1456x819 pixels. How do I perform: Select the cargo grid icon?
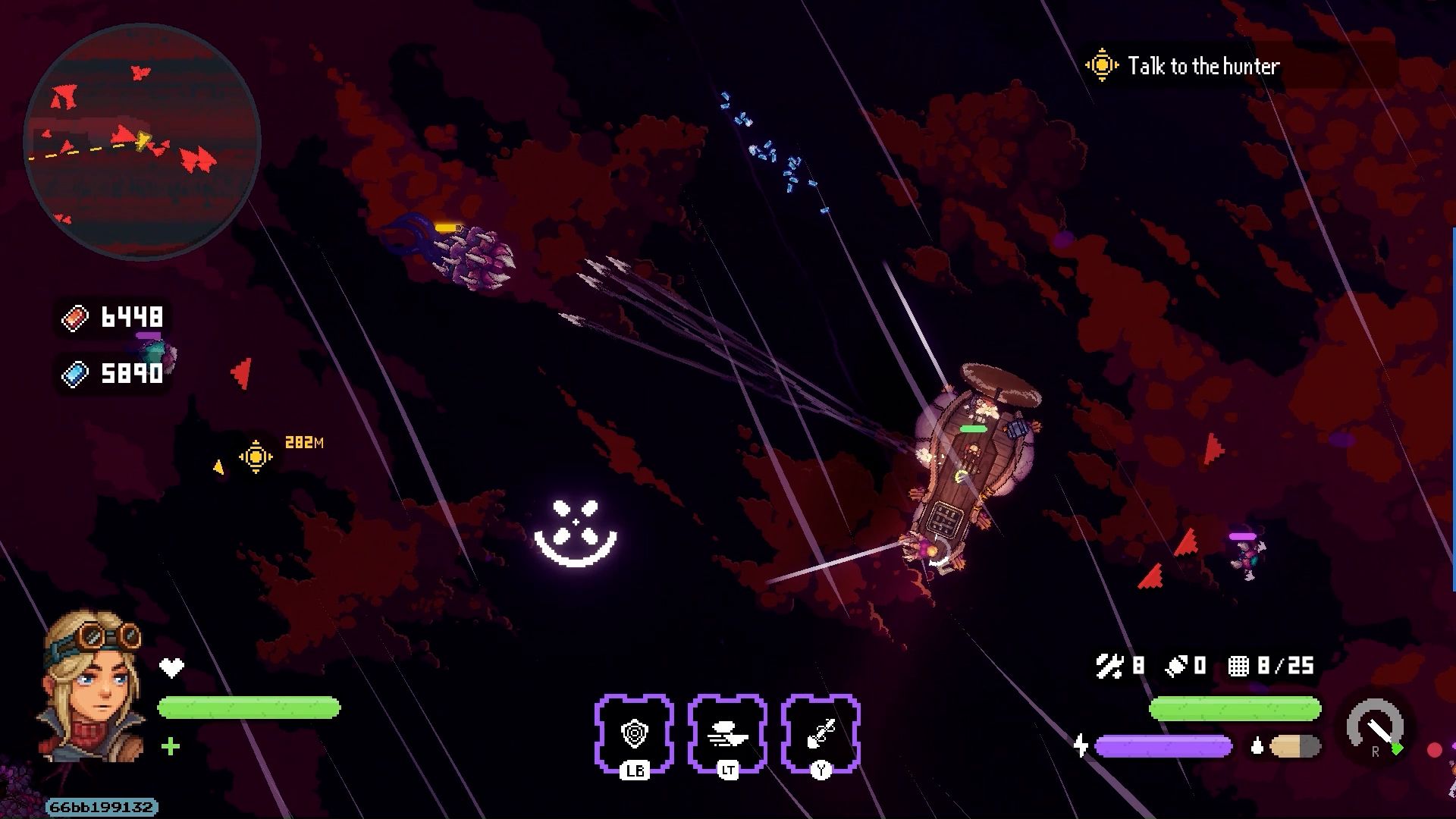point(1238,666)
